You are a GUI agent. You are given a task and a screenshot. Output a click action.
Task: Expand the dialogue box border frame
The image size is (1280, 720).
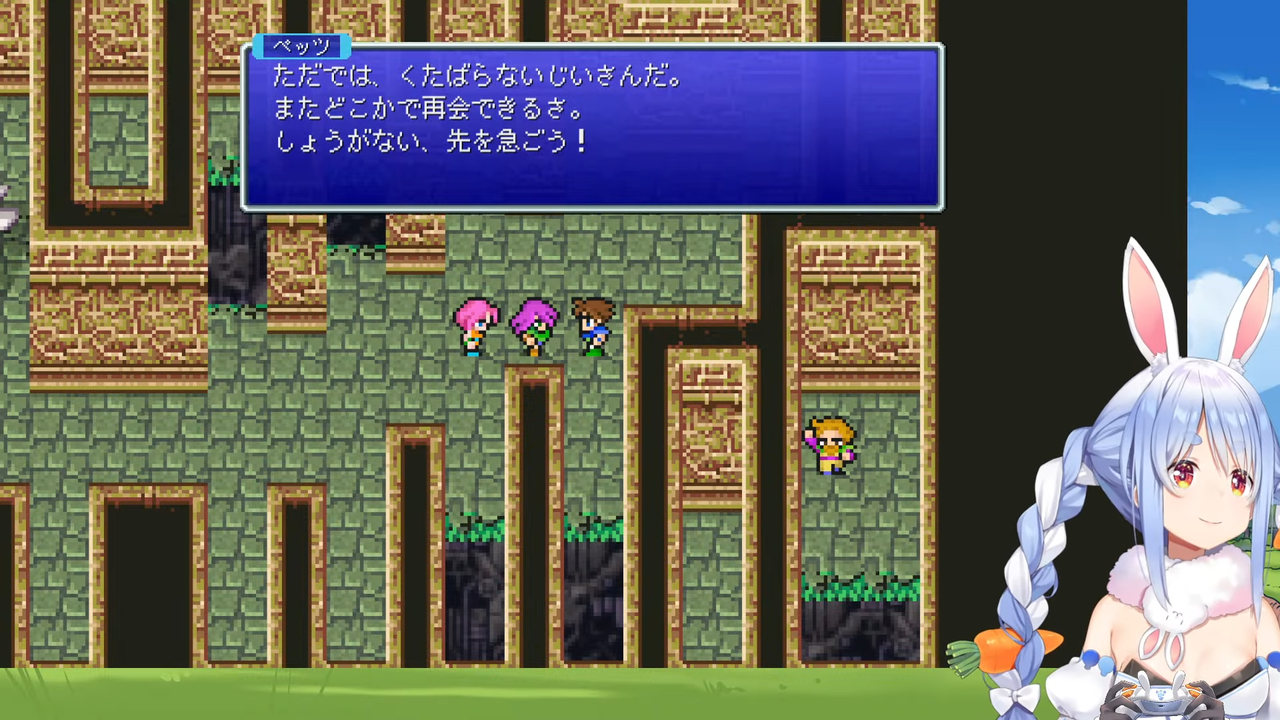[x=590, y=207]
